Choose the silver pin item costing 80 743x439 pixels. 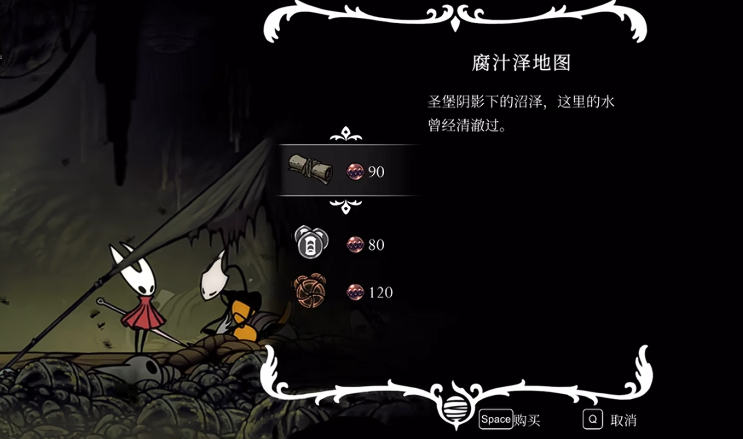pyautogui.click(x=310, y=243)
